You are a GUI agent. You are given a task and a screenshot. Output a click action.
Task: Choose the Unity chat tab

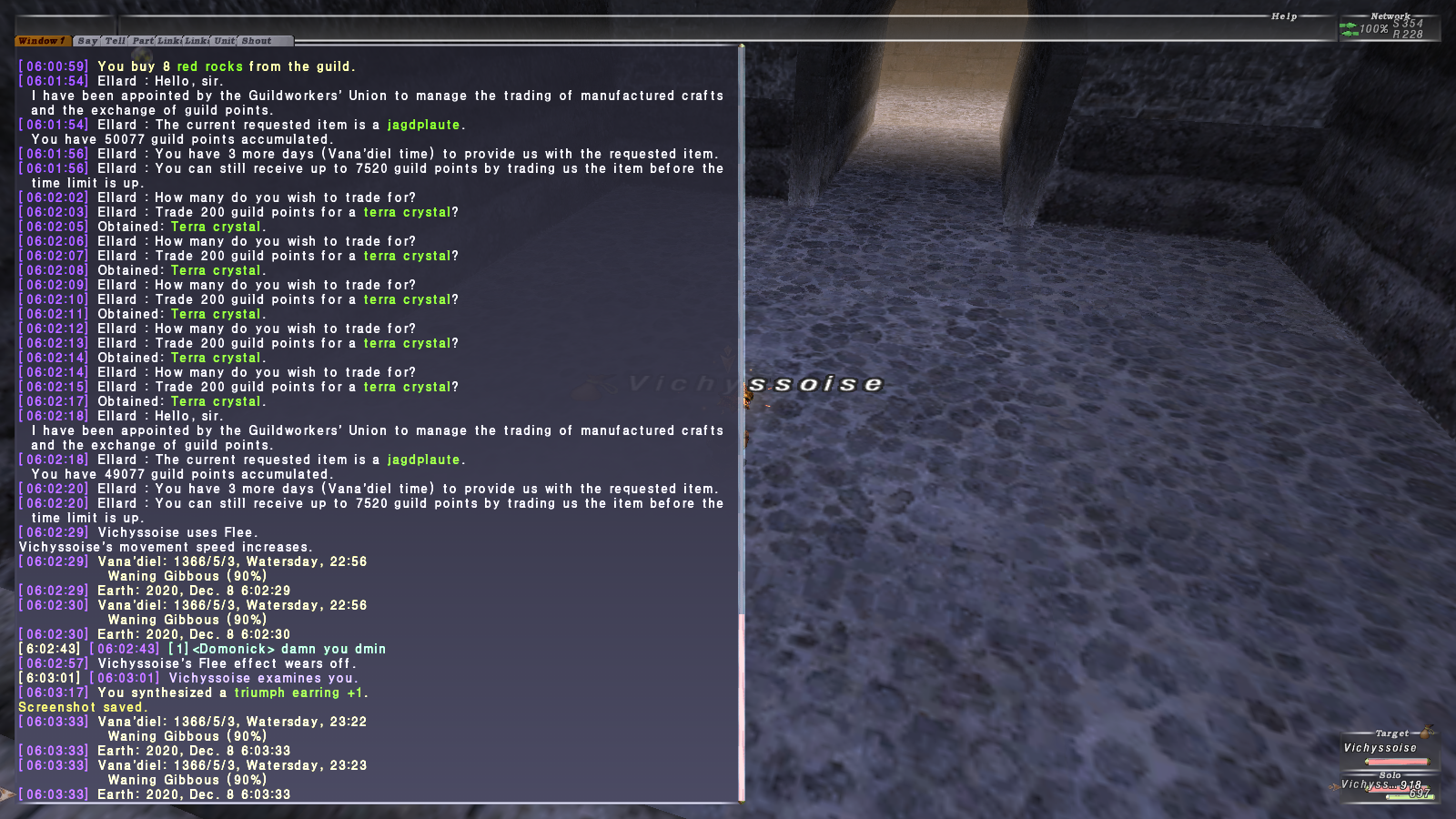(x=225, y=41)
